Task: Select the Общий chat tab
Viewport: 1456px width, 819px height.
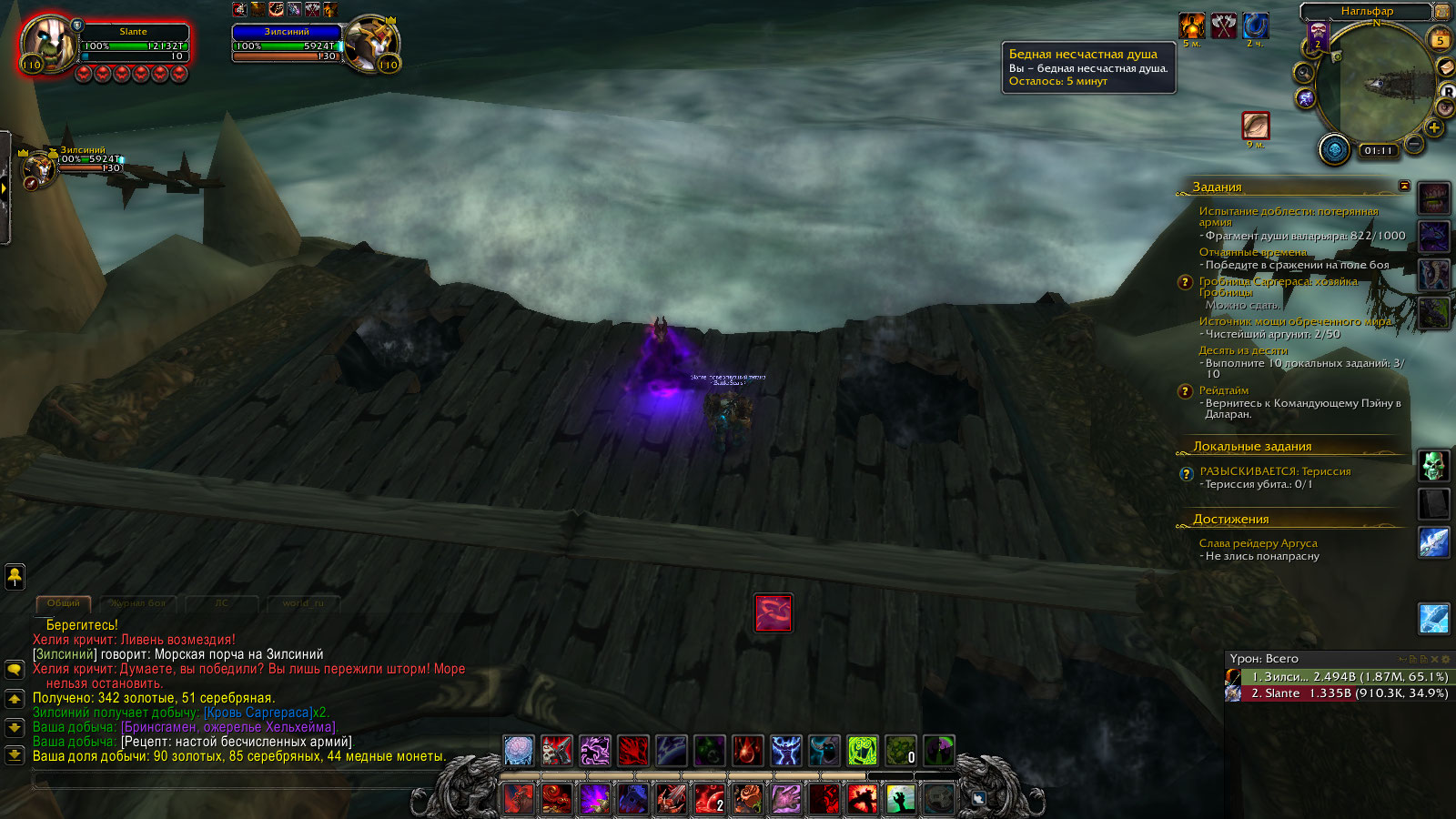Action: click(64, 603)
